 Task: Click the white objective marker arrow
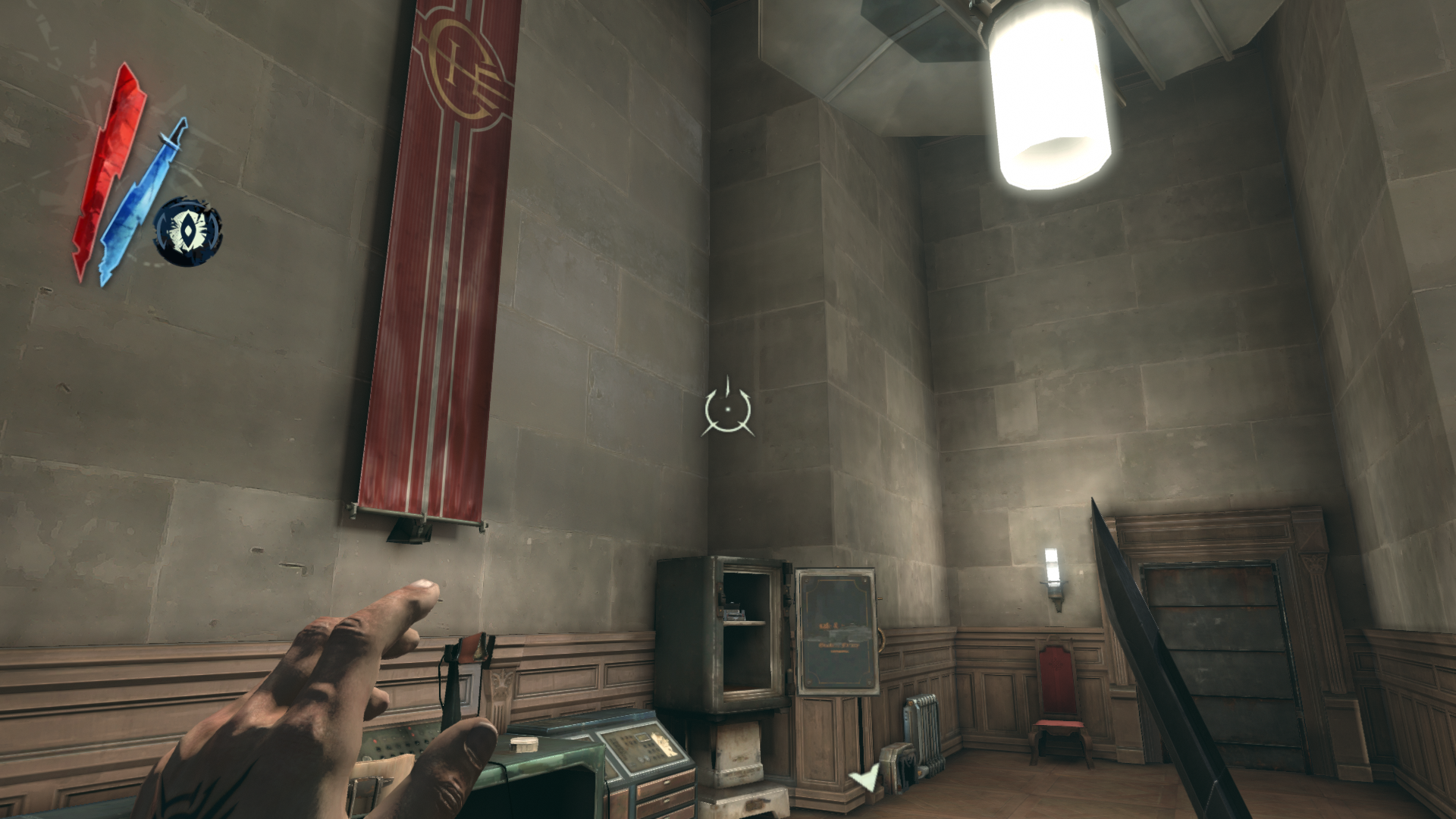(x=864, y=778)
